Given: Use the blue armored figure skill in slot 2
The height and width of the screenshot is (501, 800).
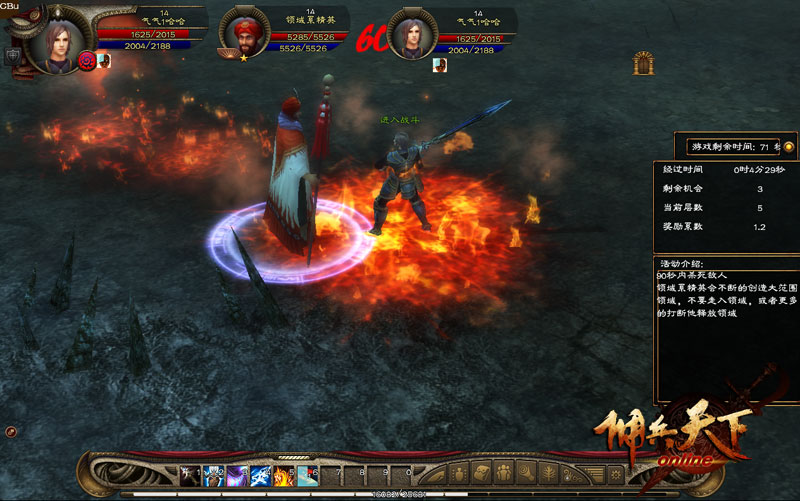Looking at the screenshot, I should tap(213, 471).
